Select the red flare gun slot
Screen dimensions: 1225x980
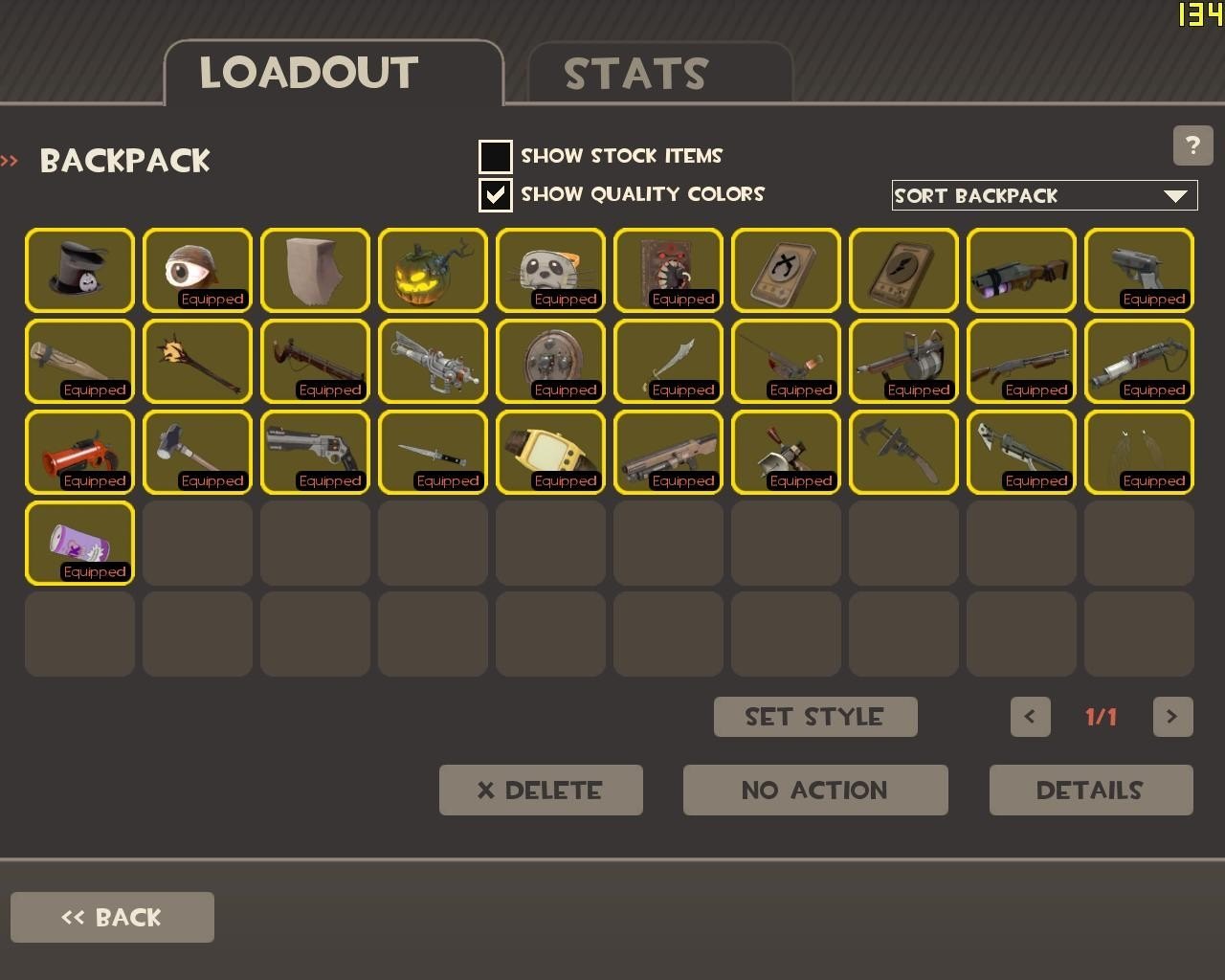point(79,452)
